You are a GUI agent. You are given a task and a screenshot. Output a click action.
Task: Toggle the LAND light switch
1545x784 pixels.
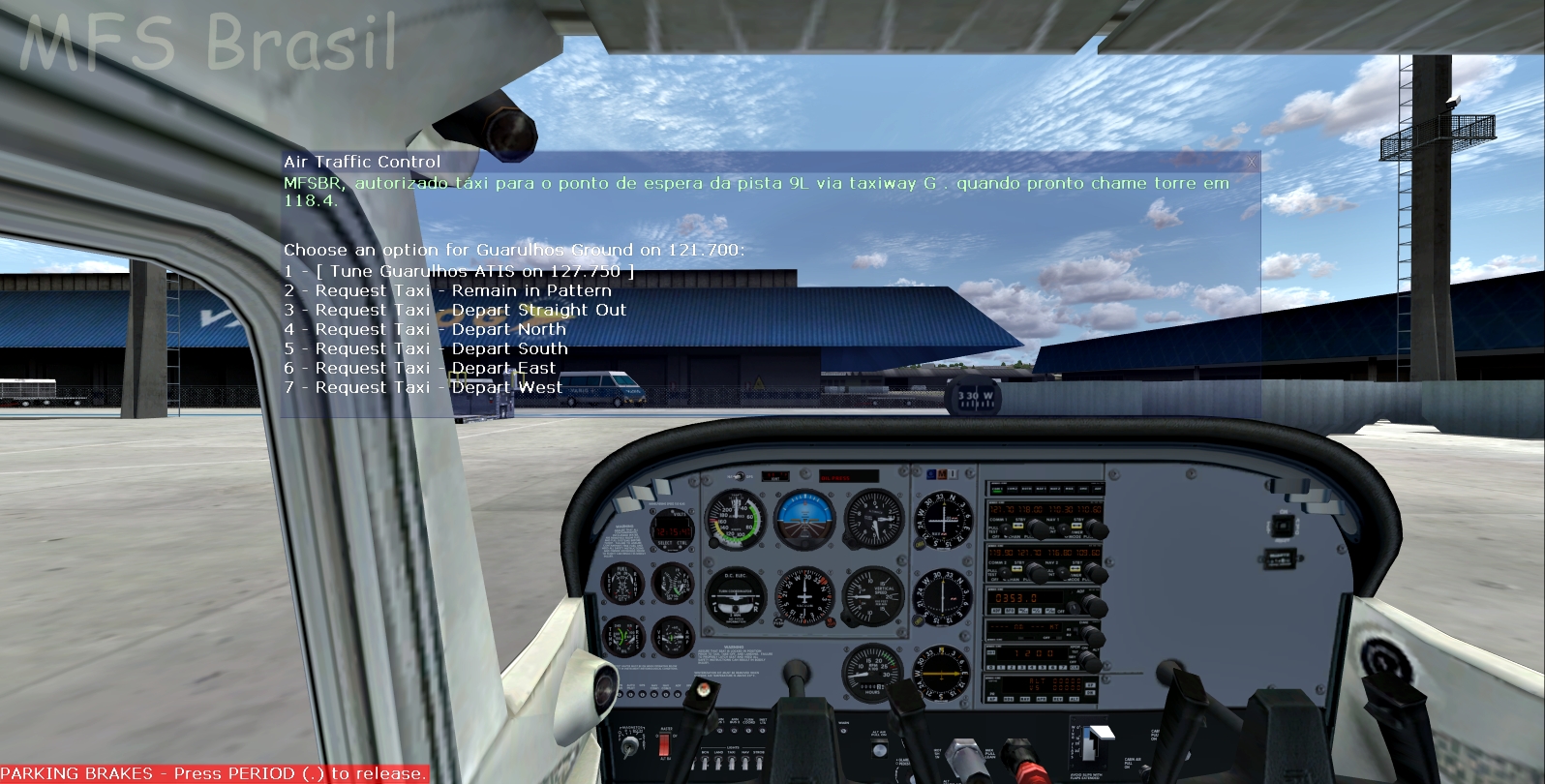[718, 762]
